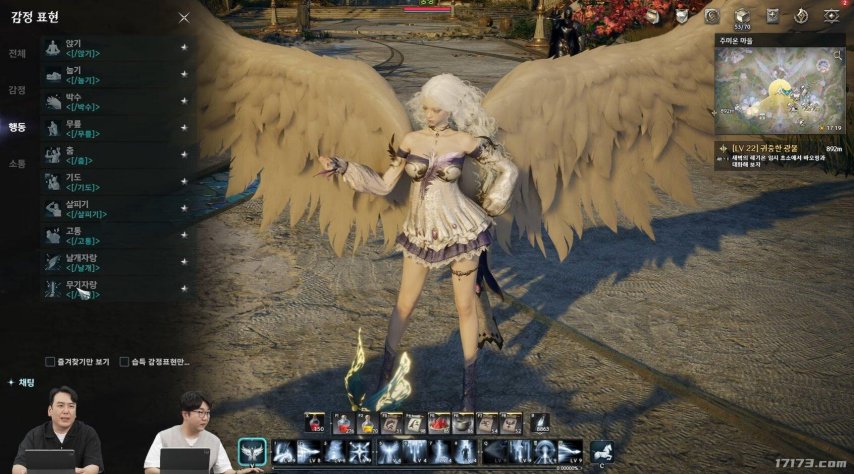Toggle the 습득 감정표현만 checkbox
The image size is (854, 474).
[124, 361]
